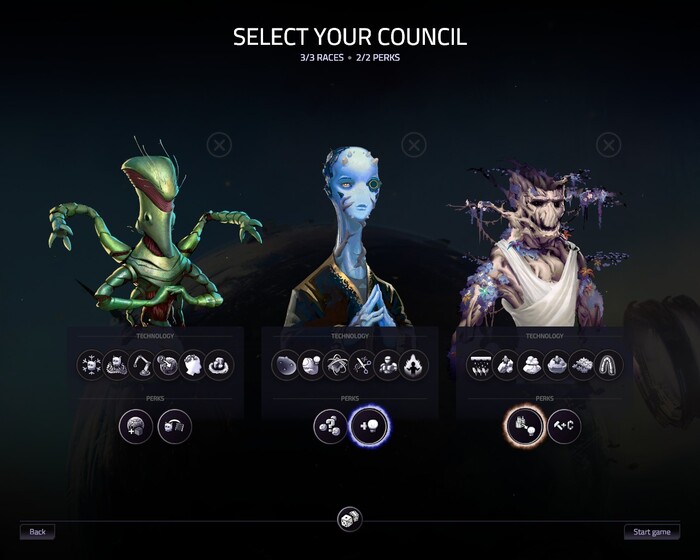Image resolution: width=700 pixels, height=560 pixels.
Task: Pick the three-spheres perk of the blue alien
Action: coord(330,427)
